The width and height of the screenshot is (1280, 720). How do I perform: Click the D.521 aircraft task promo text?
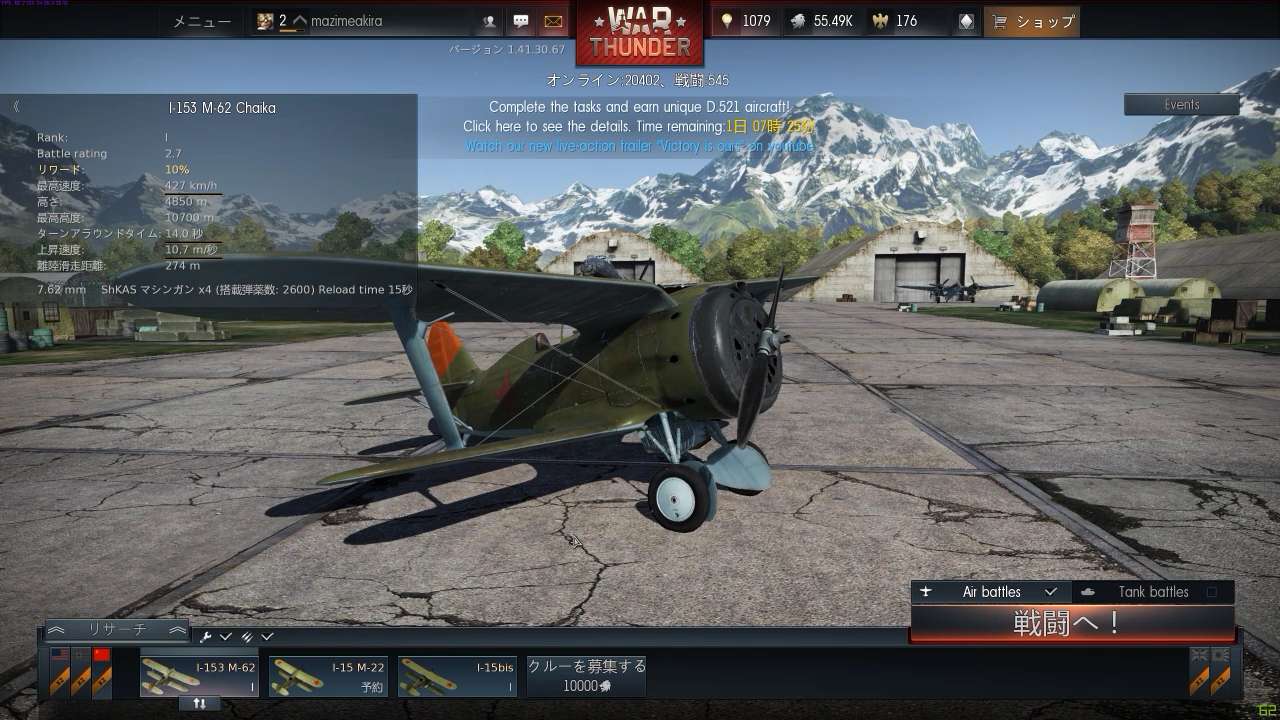pyautogui.click(x=638, y=107)
